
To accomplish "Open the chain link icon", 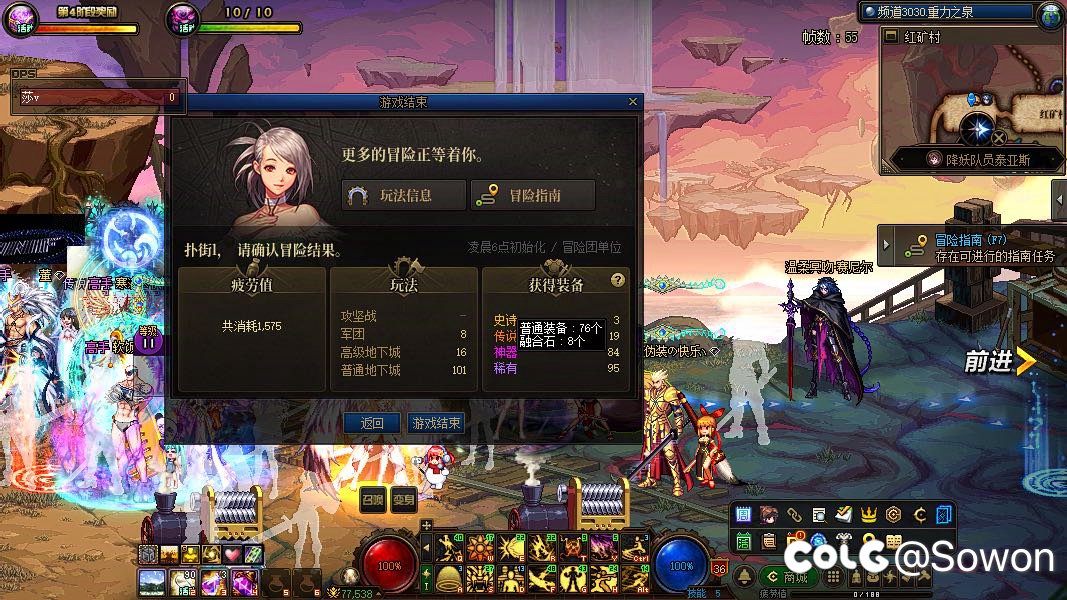I will [x=794, y=515].
